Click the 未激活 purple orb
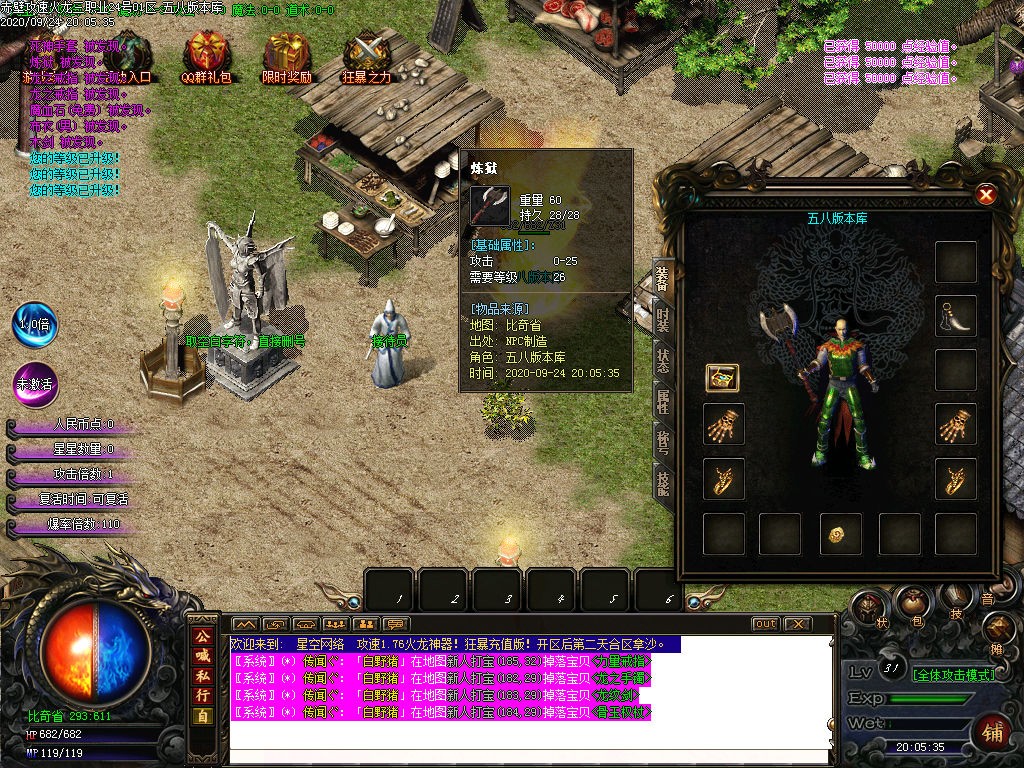 (x=35, y=385)
